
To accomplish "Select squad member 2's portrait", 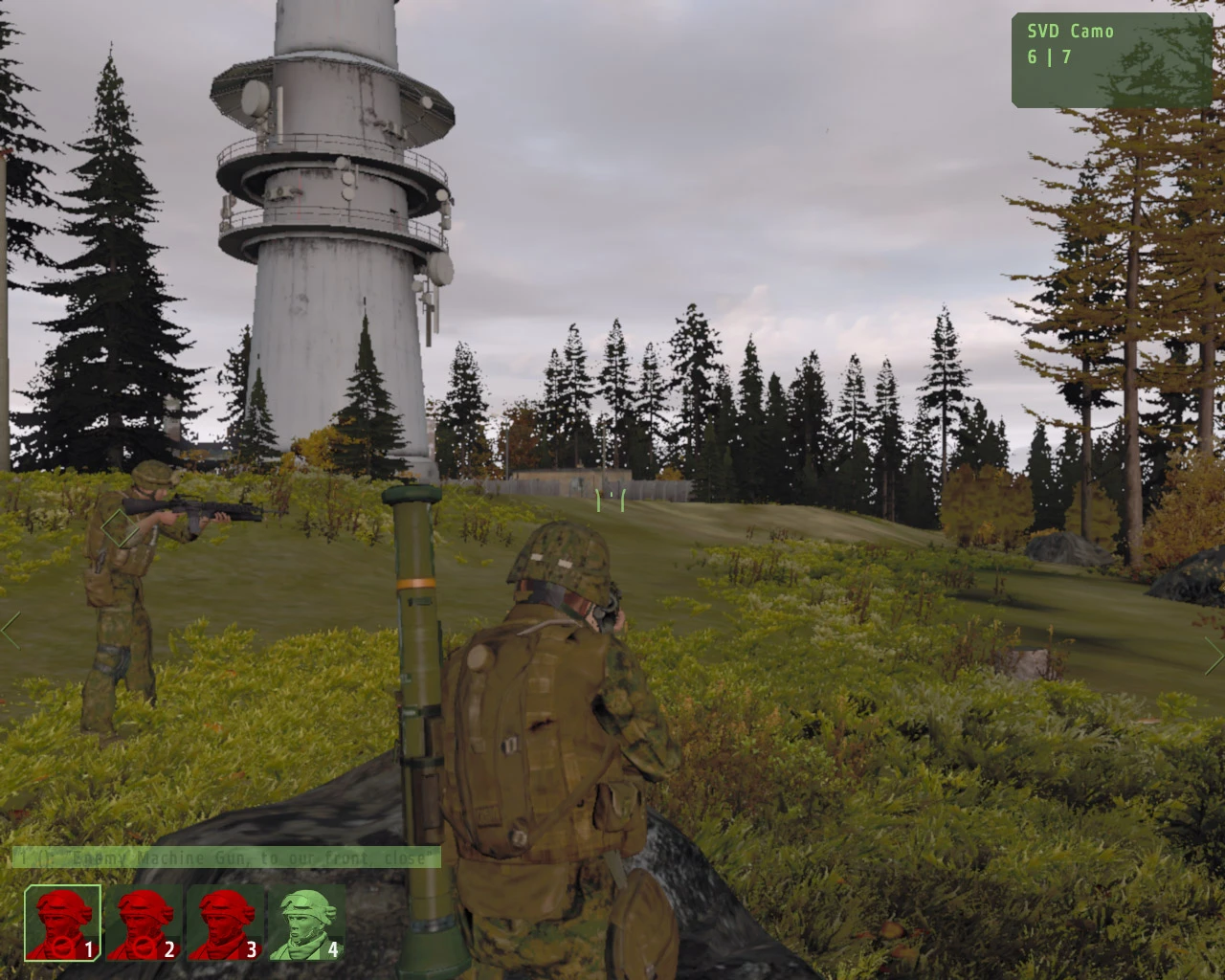I will tap(142, 922).
